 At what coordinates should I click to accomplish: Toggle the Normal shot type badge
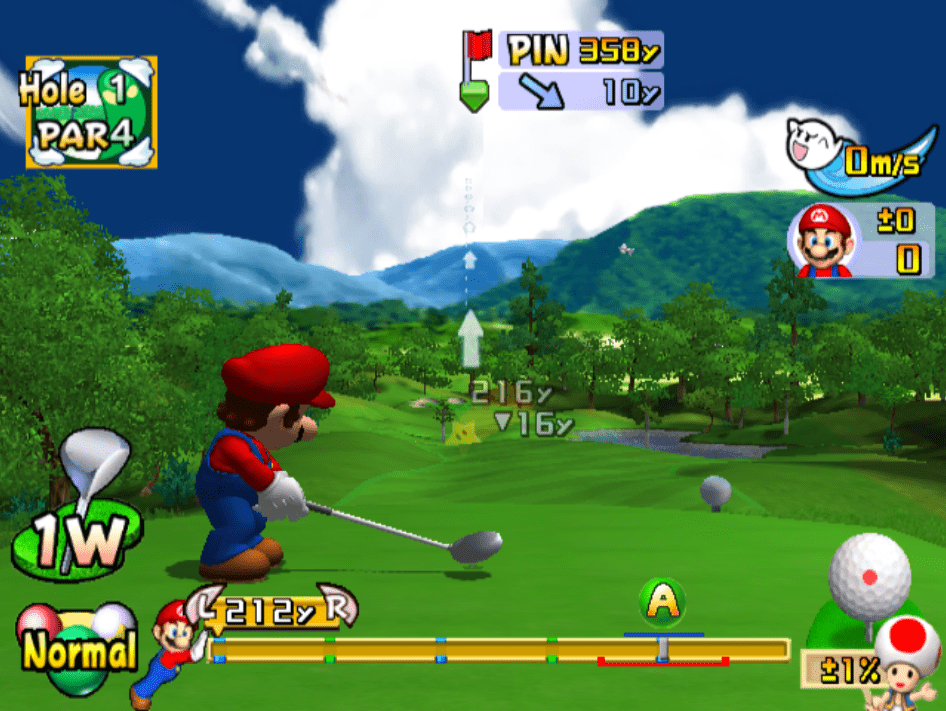(76, 650)
